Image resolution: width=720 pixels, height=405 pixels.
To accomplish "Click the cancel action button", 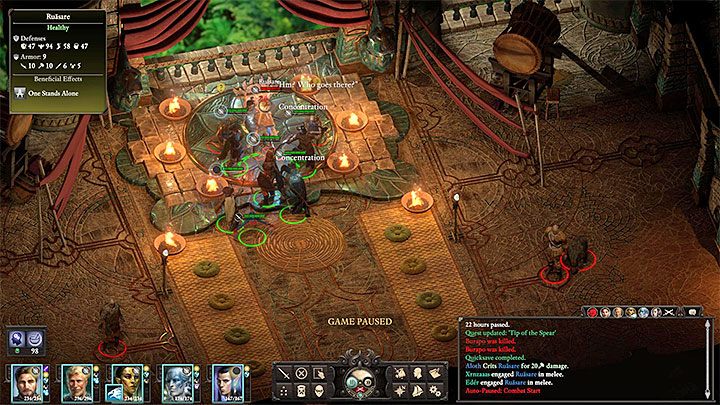I will pos(301,372).
